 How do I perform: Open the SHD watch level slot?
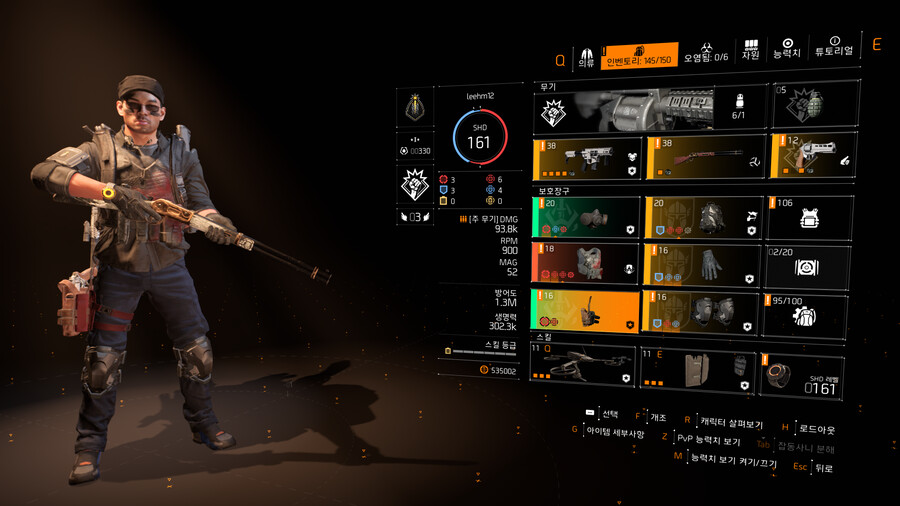tap(810, 372)
